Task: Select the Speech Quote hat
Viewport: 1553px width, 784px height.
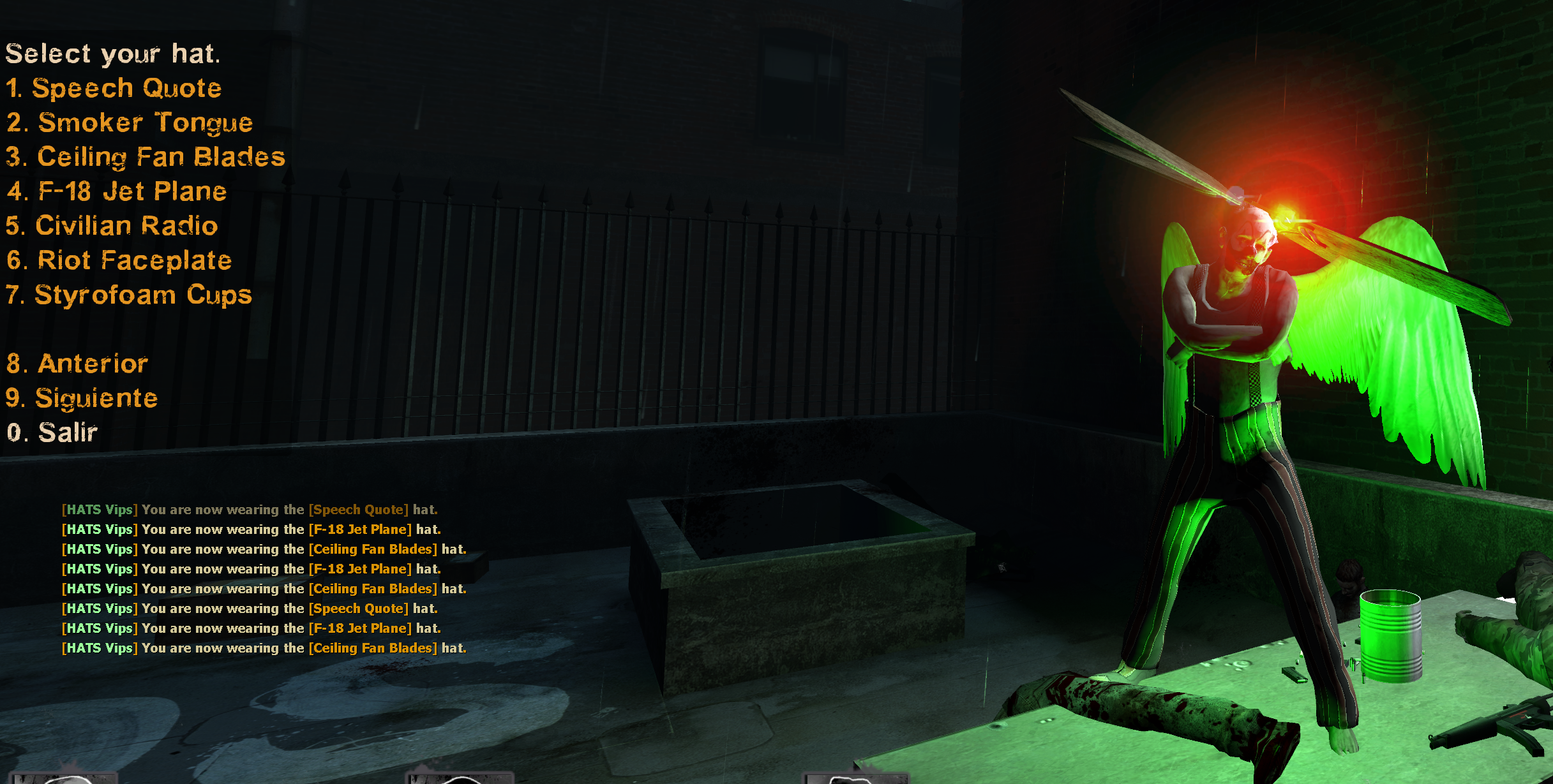Action: 114,88
